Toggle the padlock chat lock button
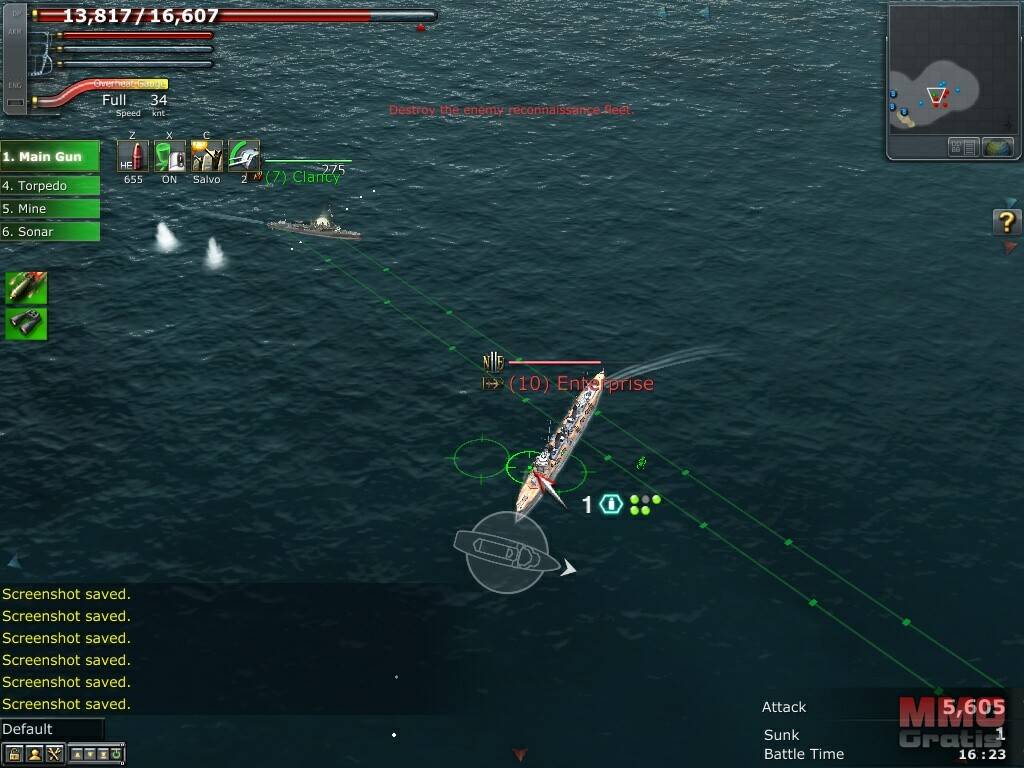The width and height of the screenshot is (1024, 768). click(14, 754)
